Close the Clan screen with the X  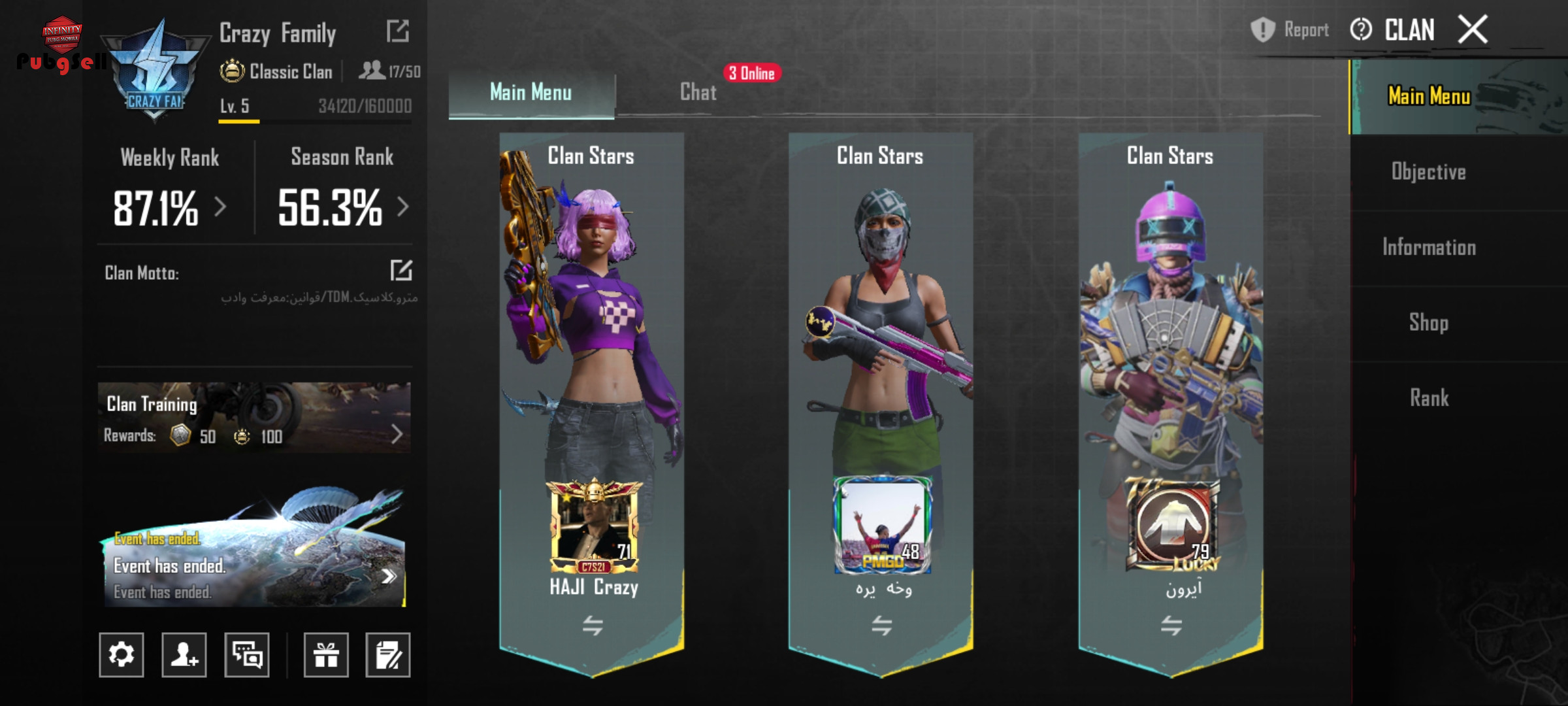(x=1473, y=30)
